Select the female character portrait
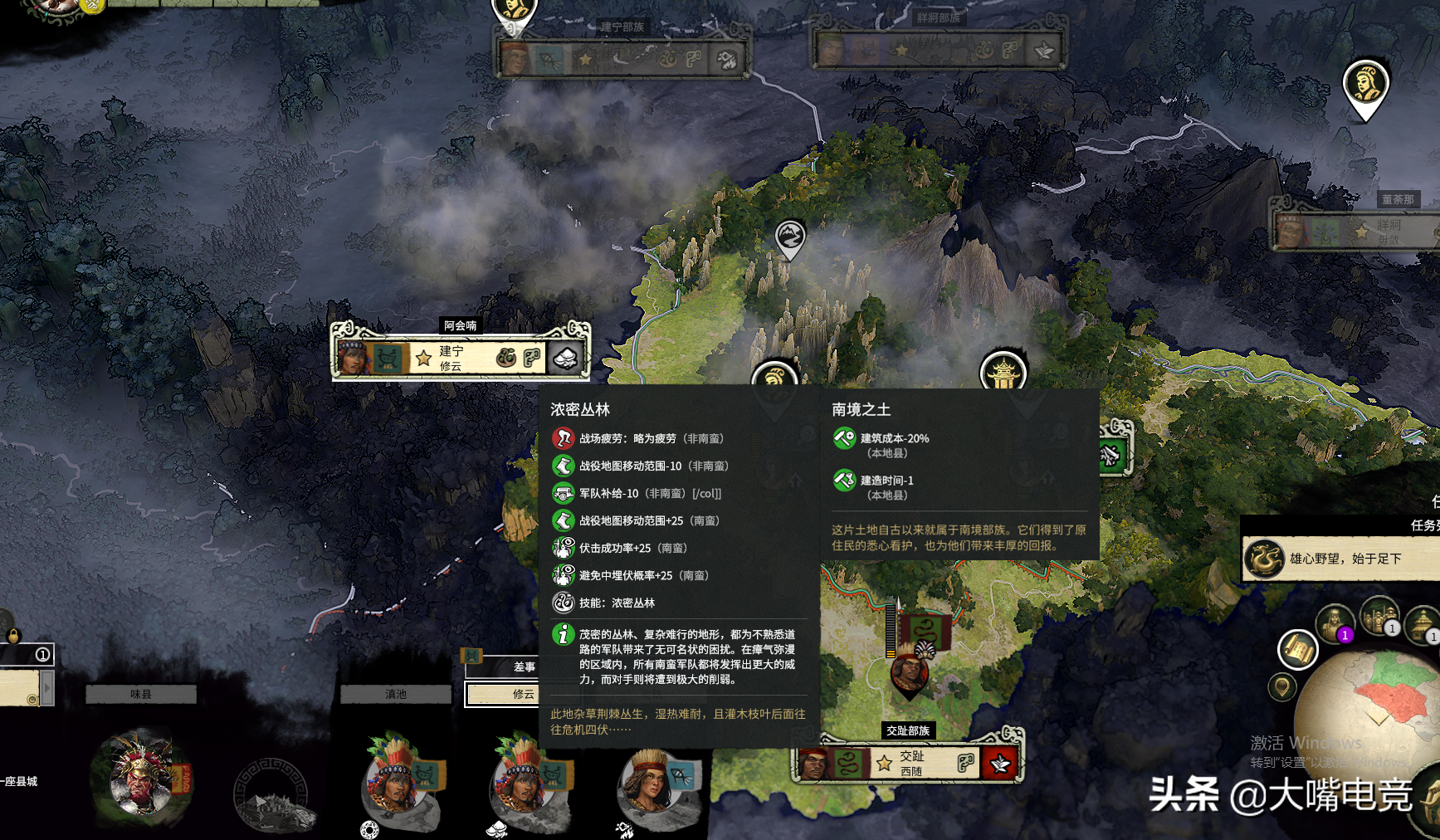The width and height of the screenshot is (1440, 840). pyautogui.click(x=654, y=783)
